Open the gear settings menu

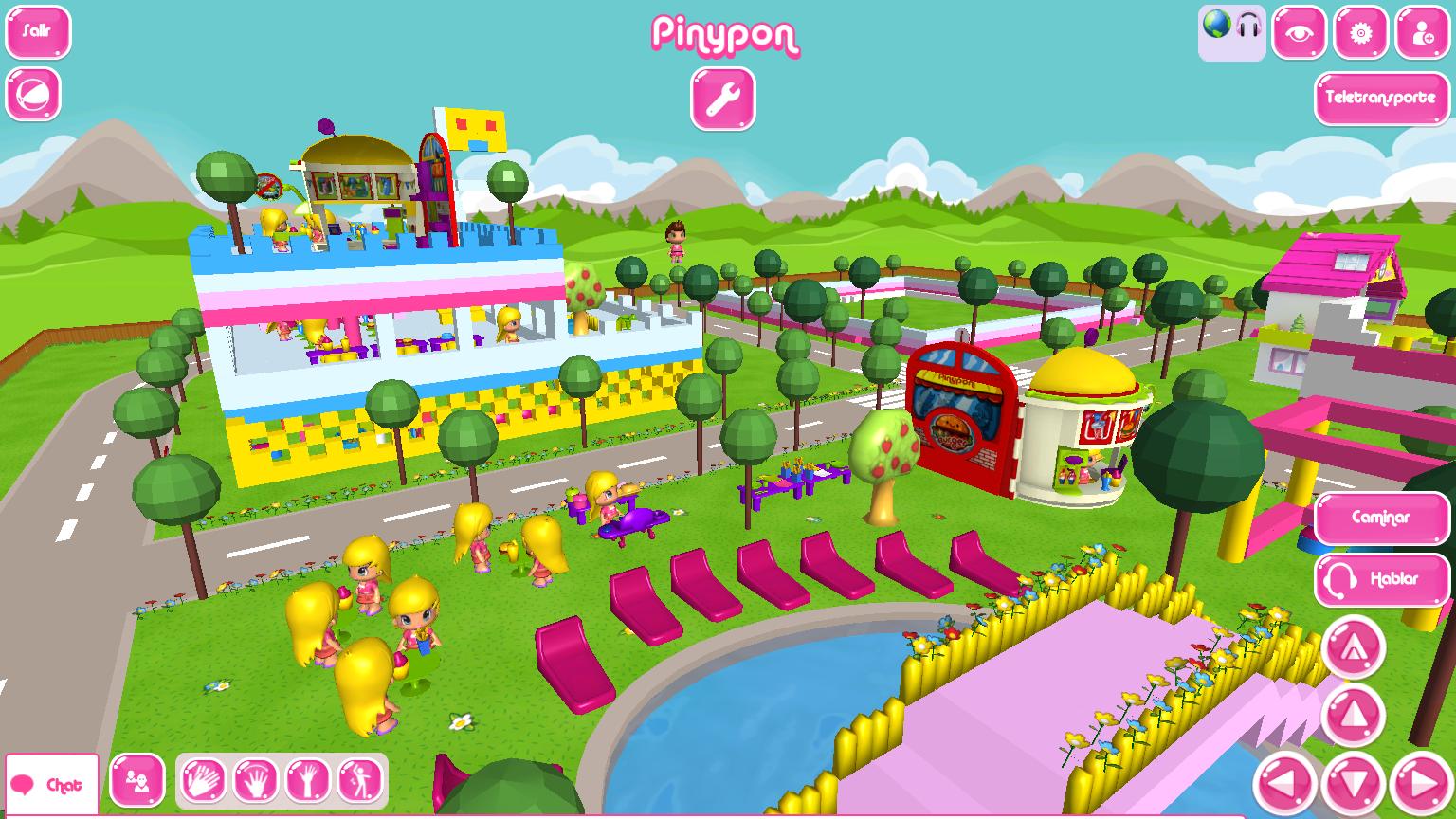(x=1360, y=33)
